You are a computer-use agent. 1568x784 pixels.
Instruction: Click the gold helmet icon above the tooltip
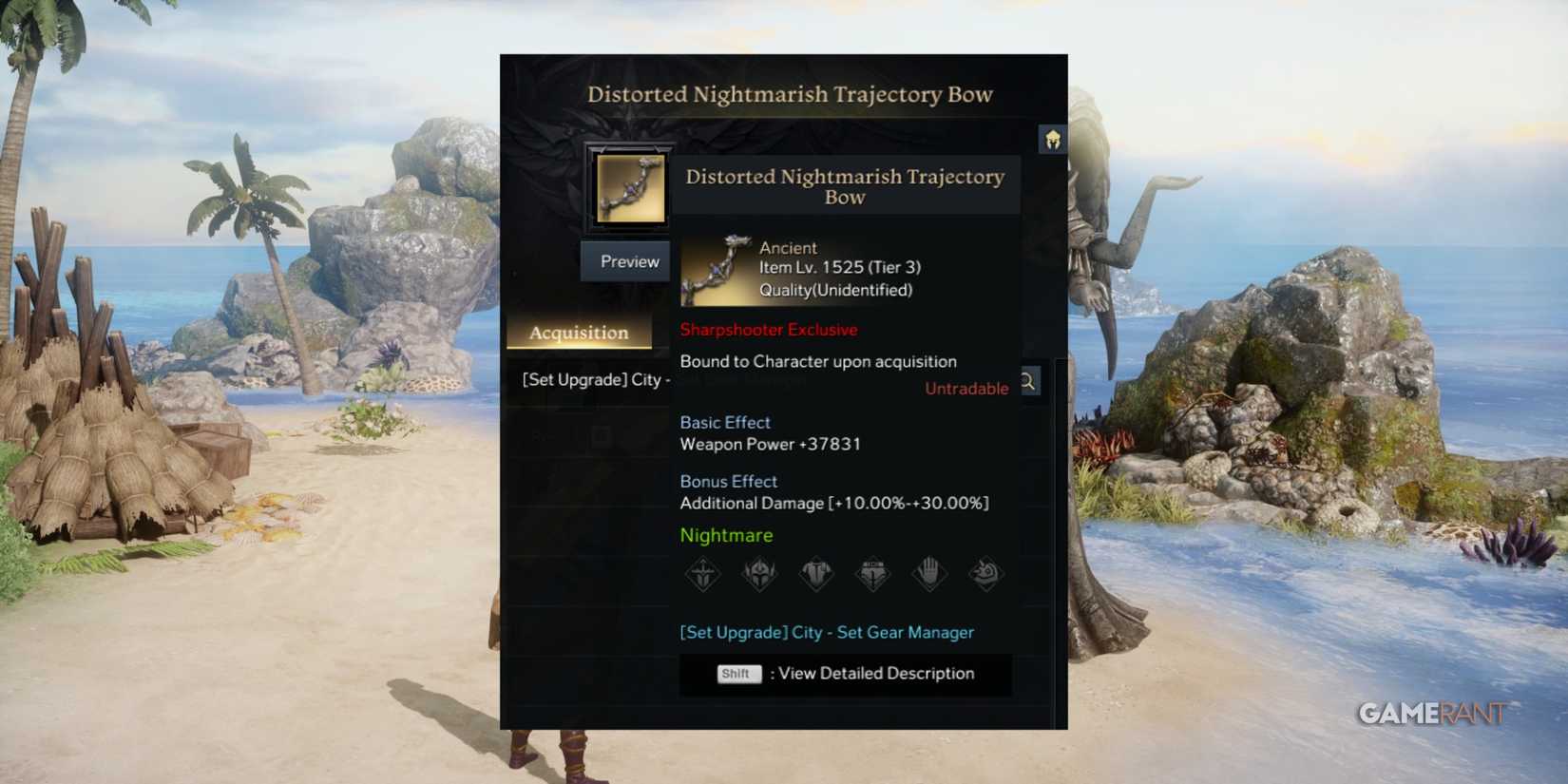(x=1053, y=138)
